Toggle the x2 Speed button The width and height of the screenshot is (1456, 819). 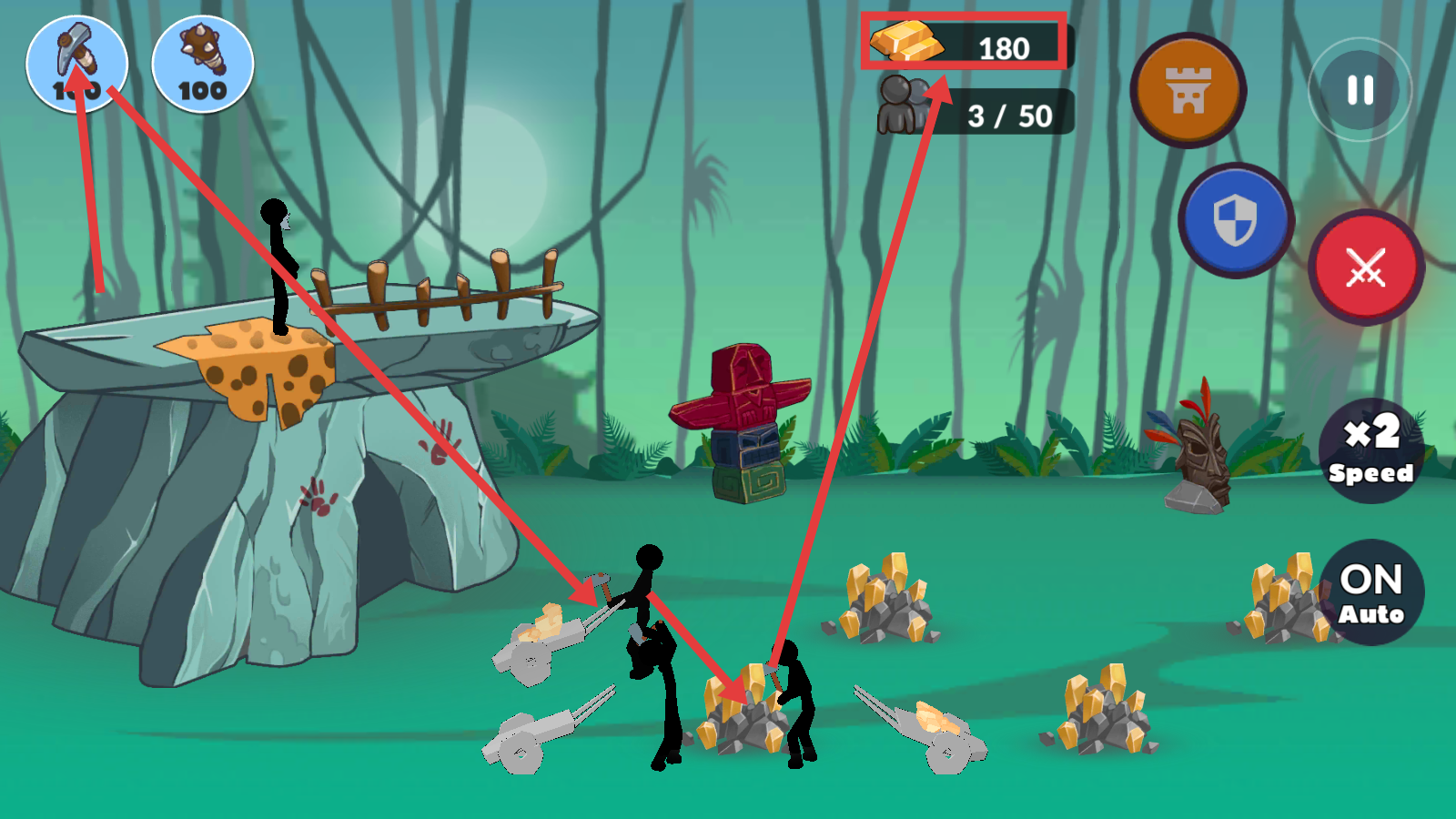point(1370,450)
